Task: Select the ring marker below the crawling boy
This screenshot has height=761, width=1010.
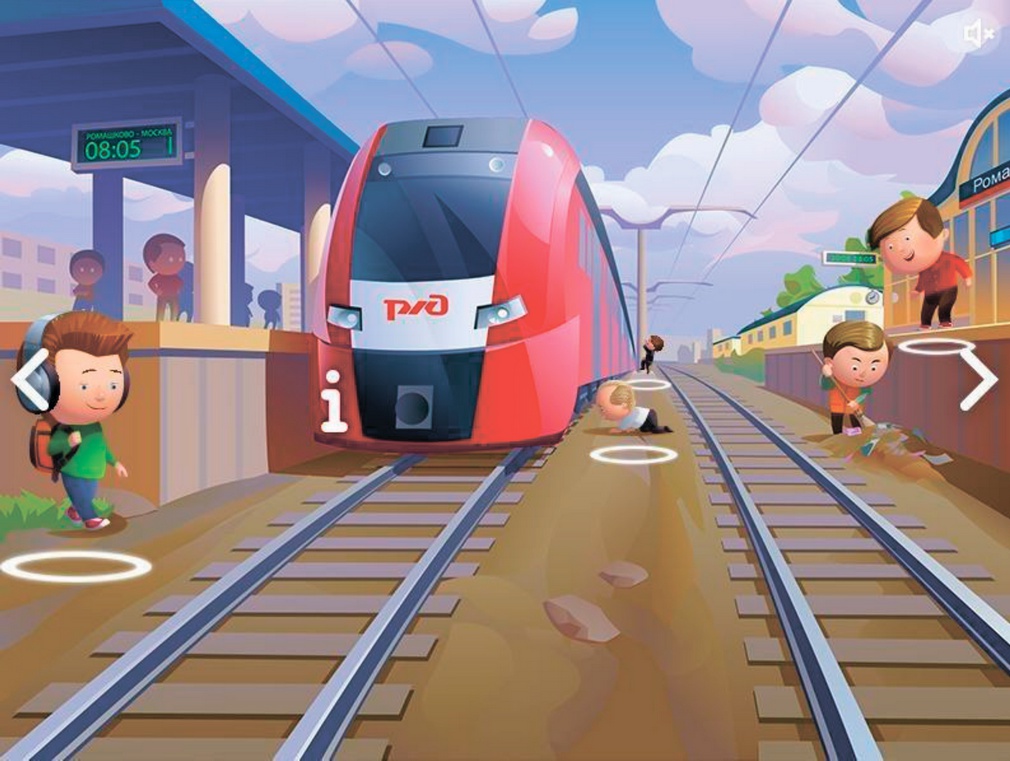Action: pyautogui.click(x=633, y=455)
